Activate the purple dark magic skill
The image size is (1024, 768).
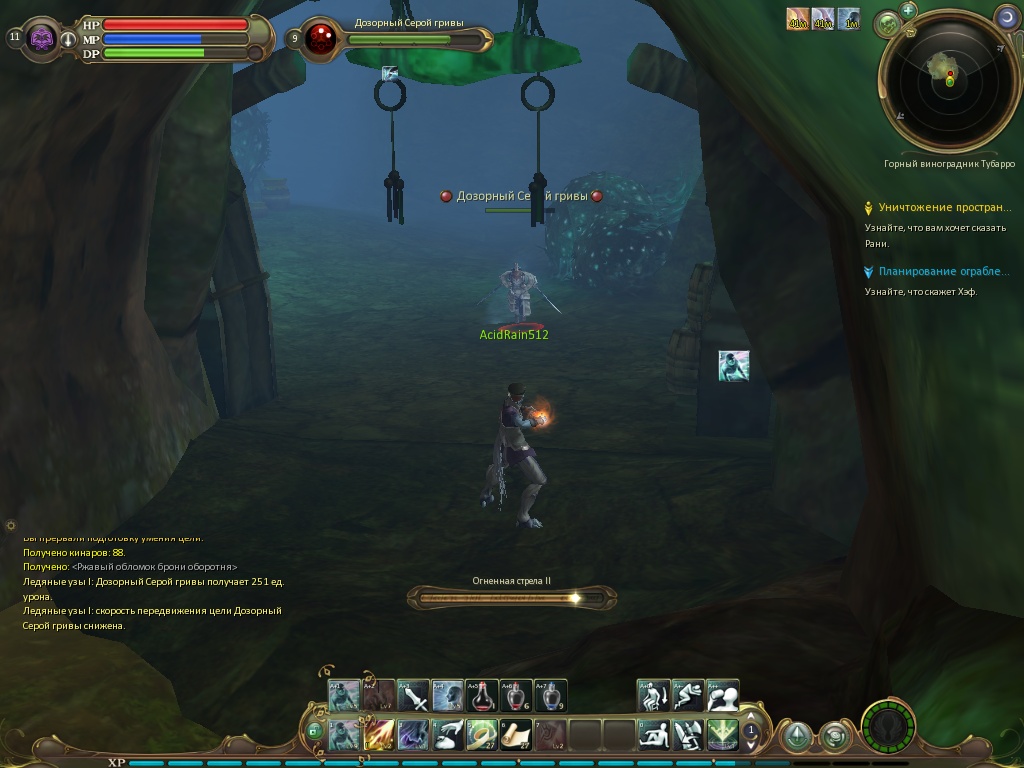click(413, 736)
